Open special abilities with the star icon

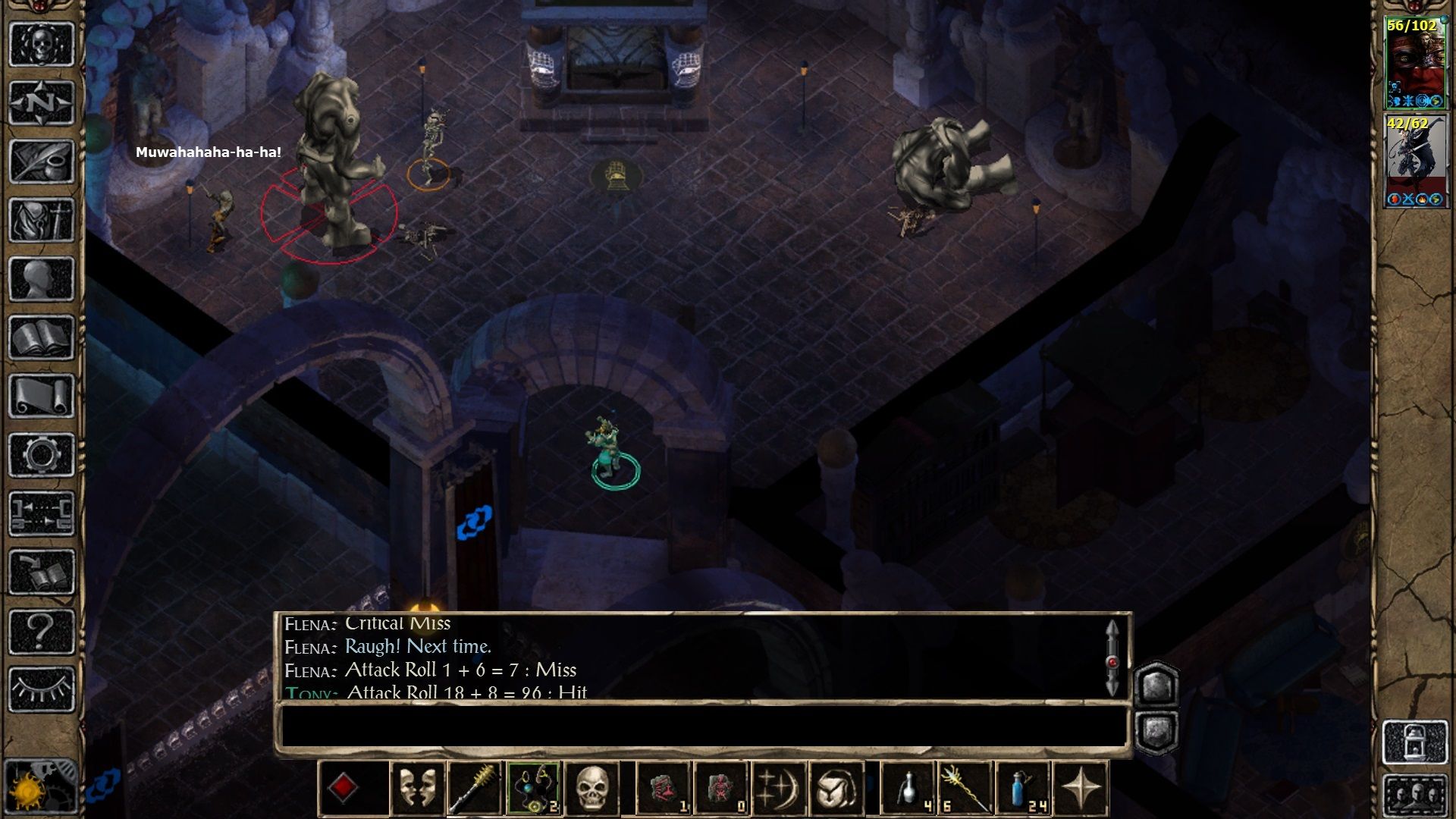[1081, 785]
